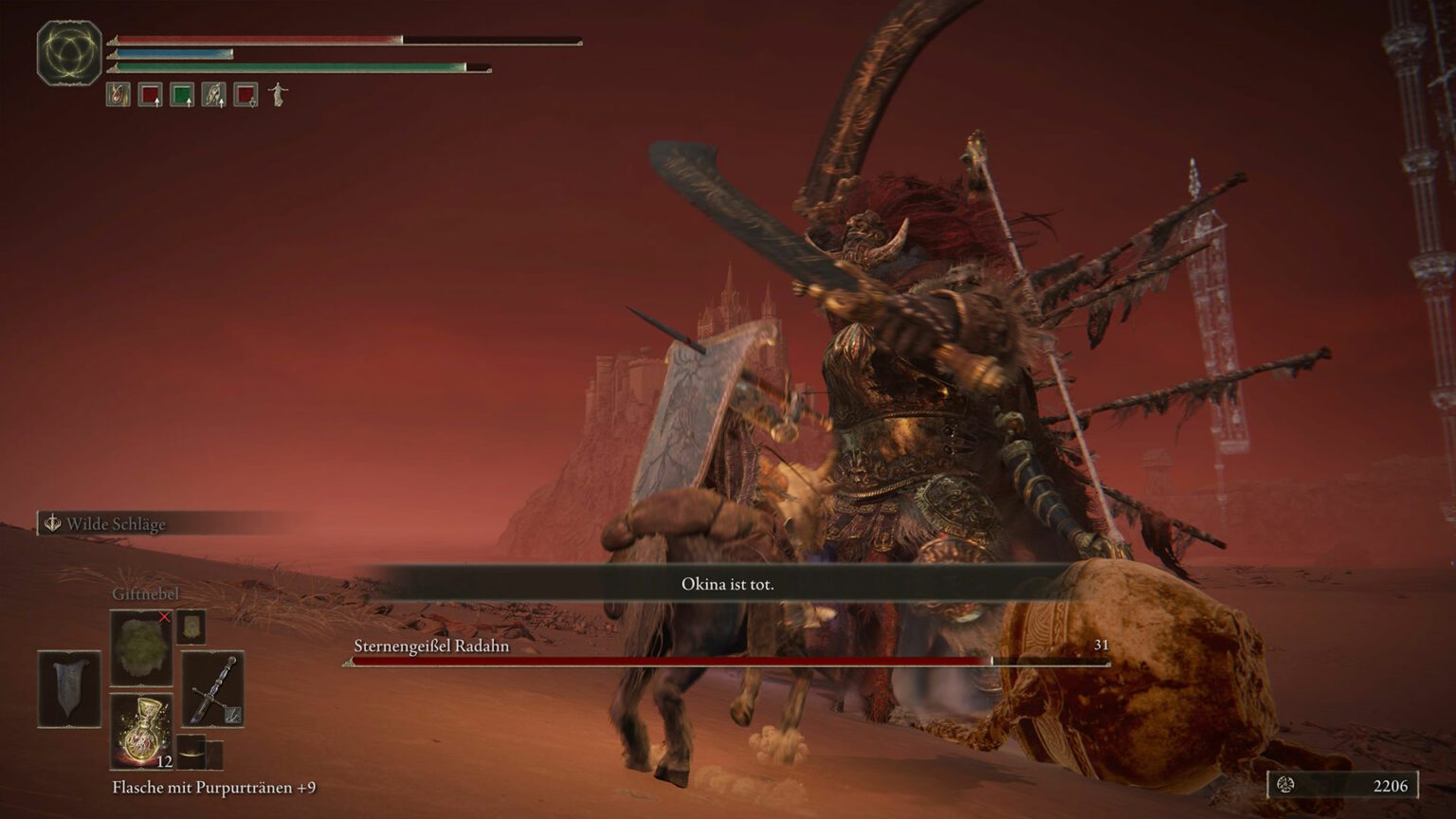The image size is (1456, 819).
Task: Select the right-hand sword slot
Action: point(212,689)
